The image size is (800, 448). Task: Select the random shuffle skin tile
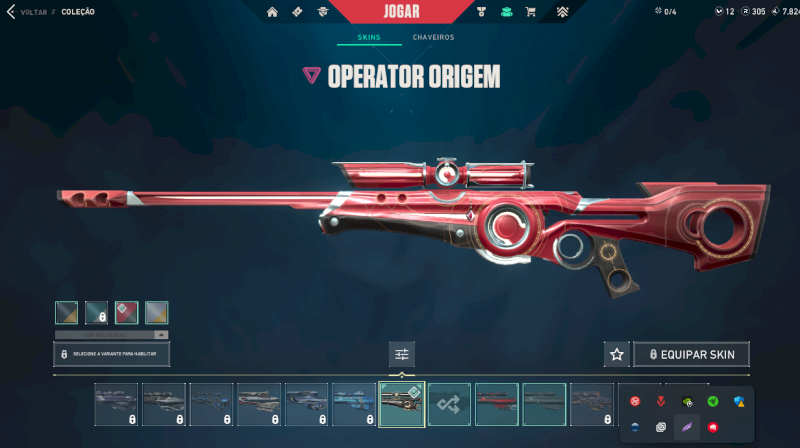[449, 404]
